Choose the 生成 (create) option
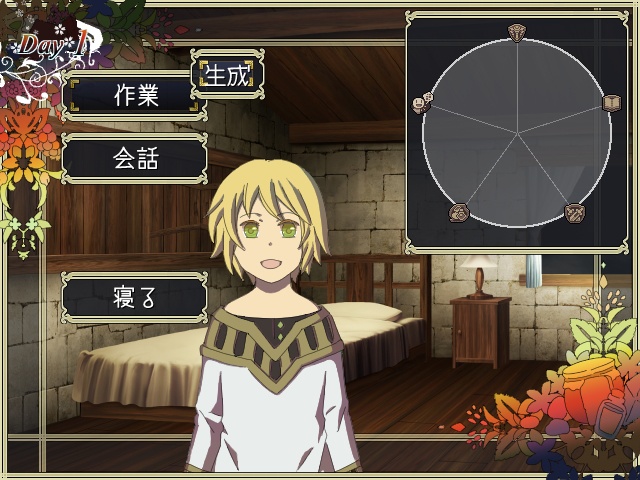640x480 pixels. tap(226, 74)
